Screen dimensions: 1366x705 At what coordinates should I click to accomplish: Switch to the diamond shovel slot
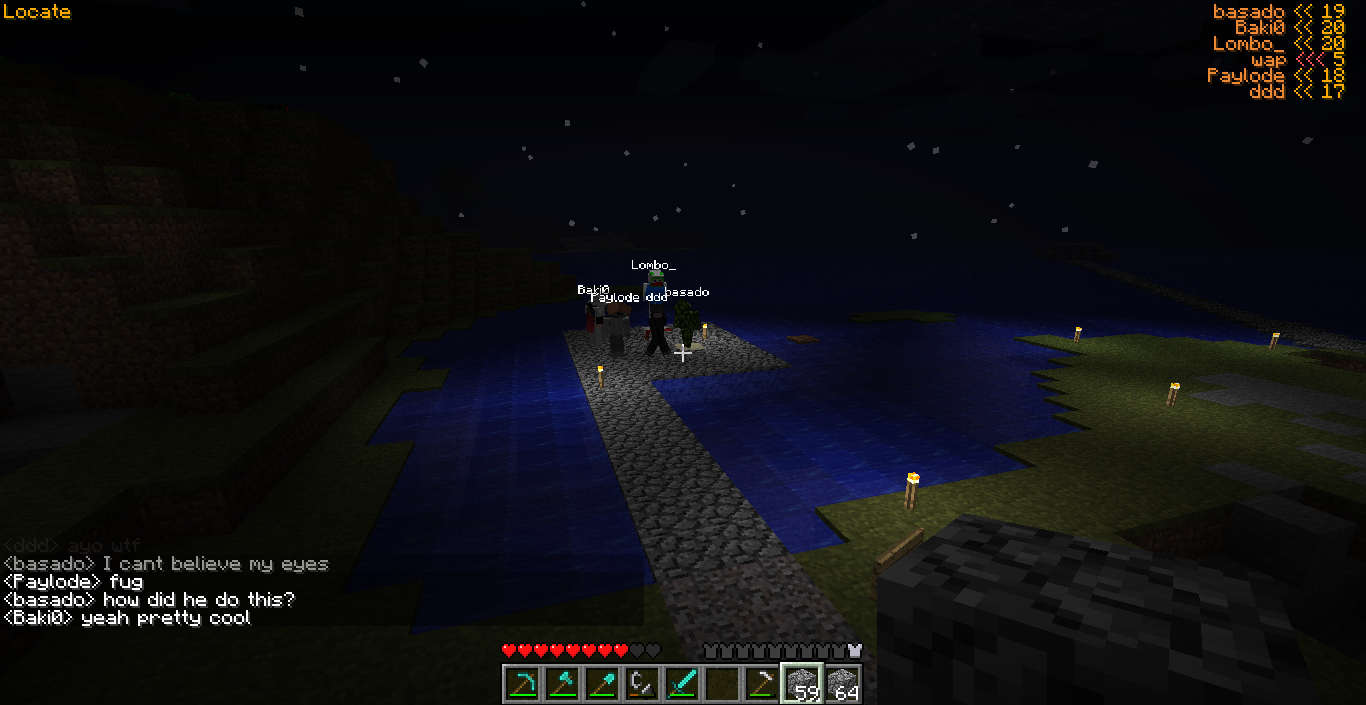(x=602, y=684)
